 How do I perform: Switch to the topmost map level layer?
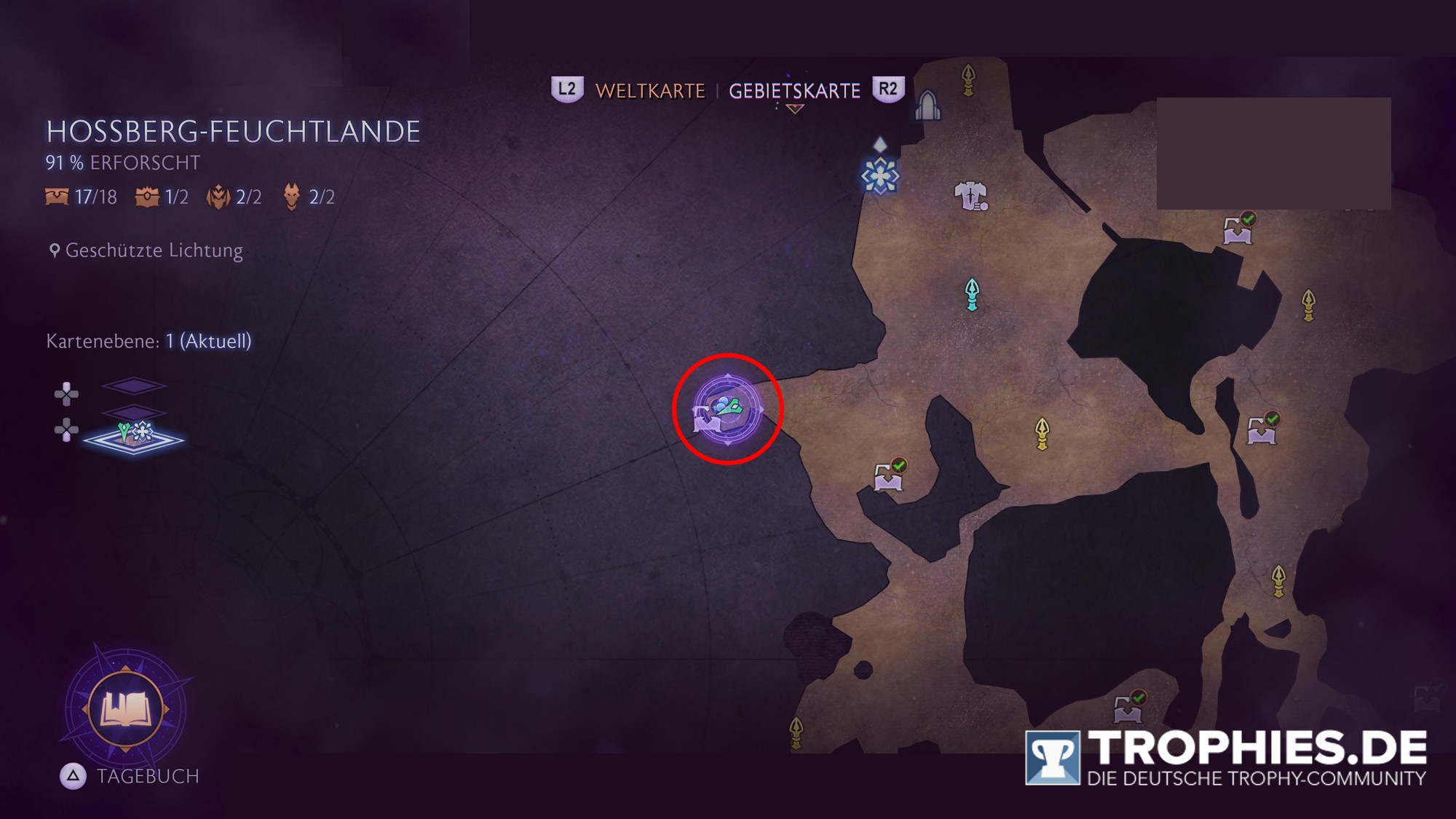pyautogui.click(x=133, y=385)
